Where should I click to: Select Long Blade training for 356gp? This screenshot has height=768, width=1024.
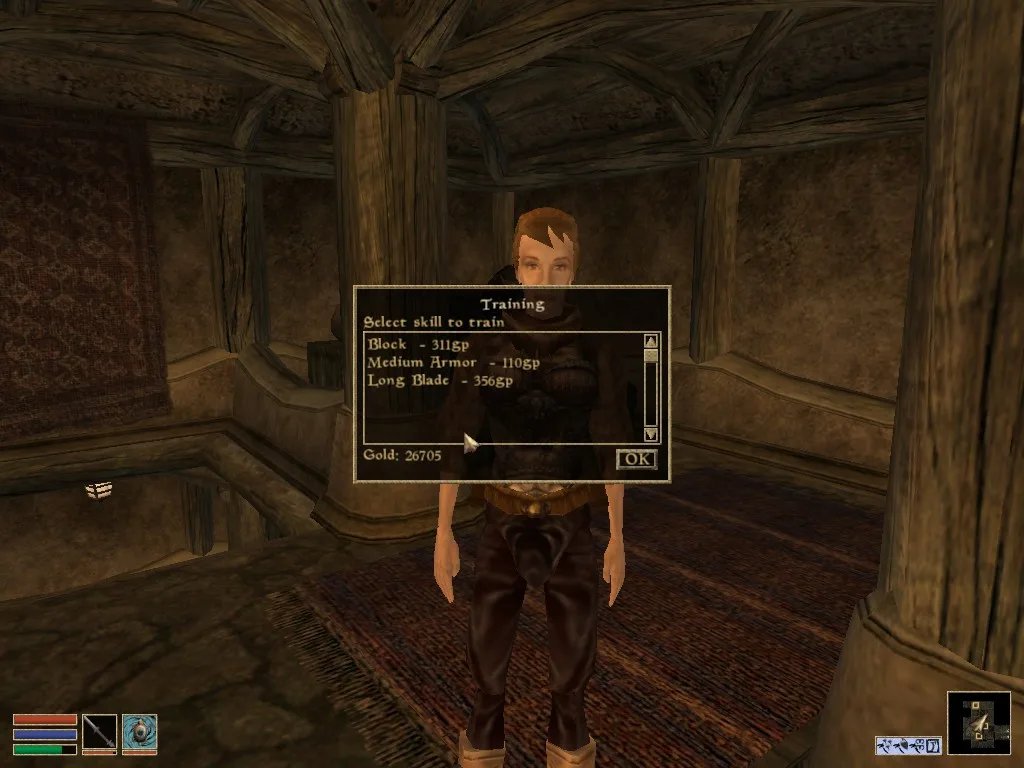coord(440,380)
